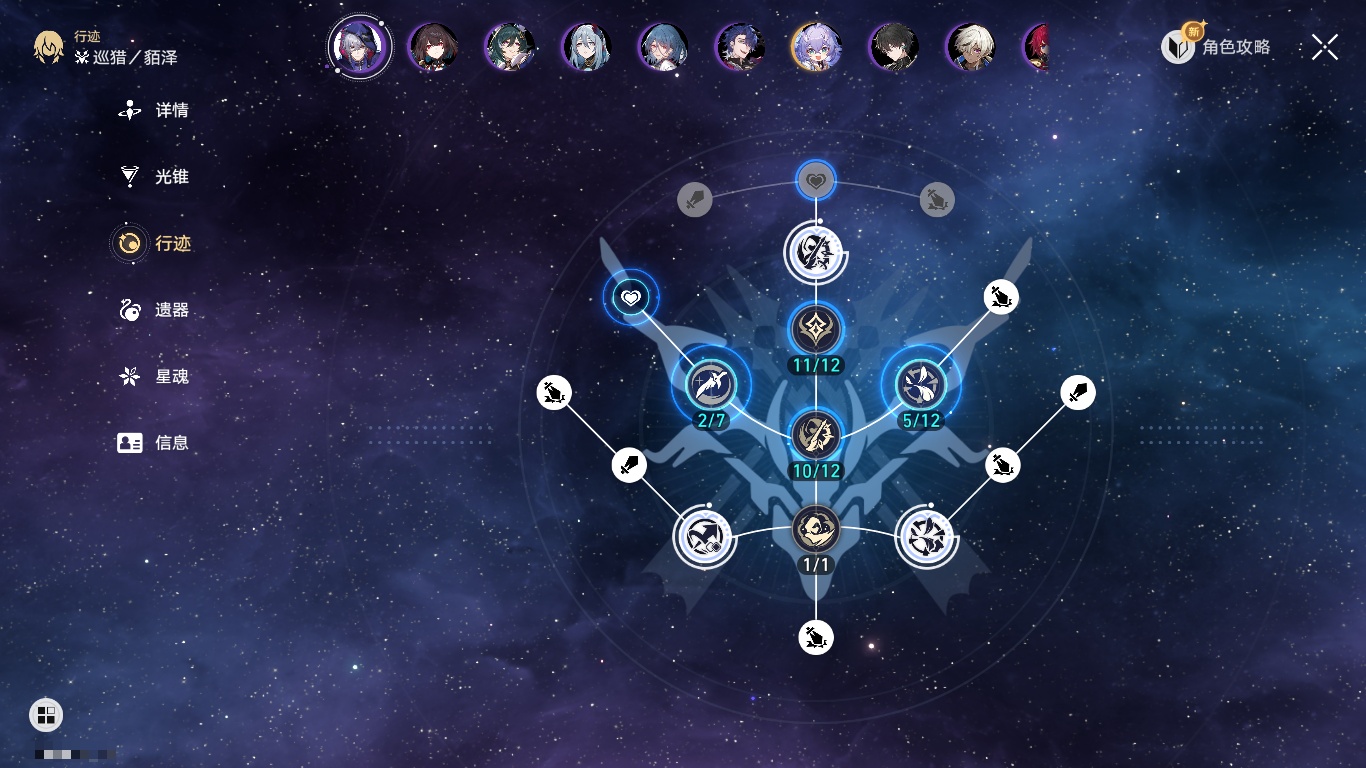Open the four-square grid menu button
1366x768 pixels.
pyautogui.click(x=46, y=714)
